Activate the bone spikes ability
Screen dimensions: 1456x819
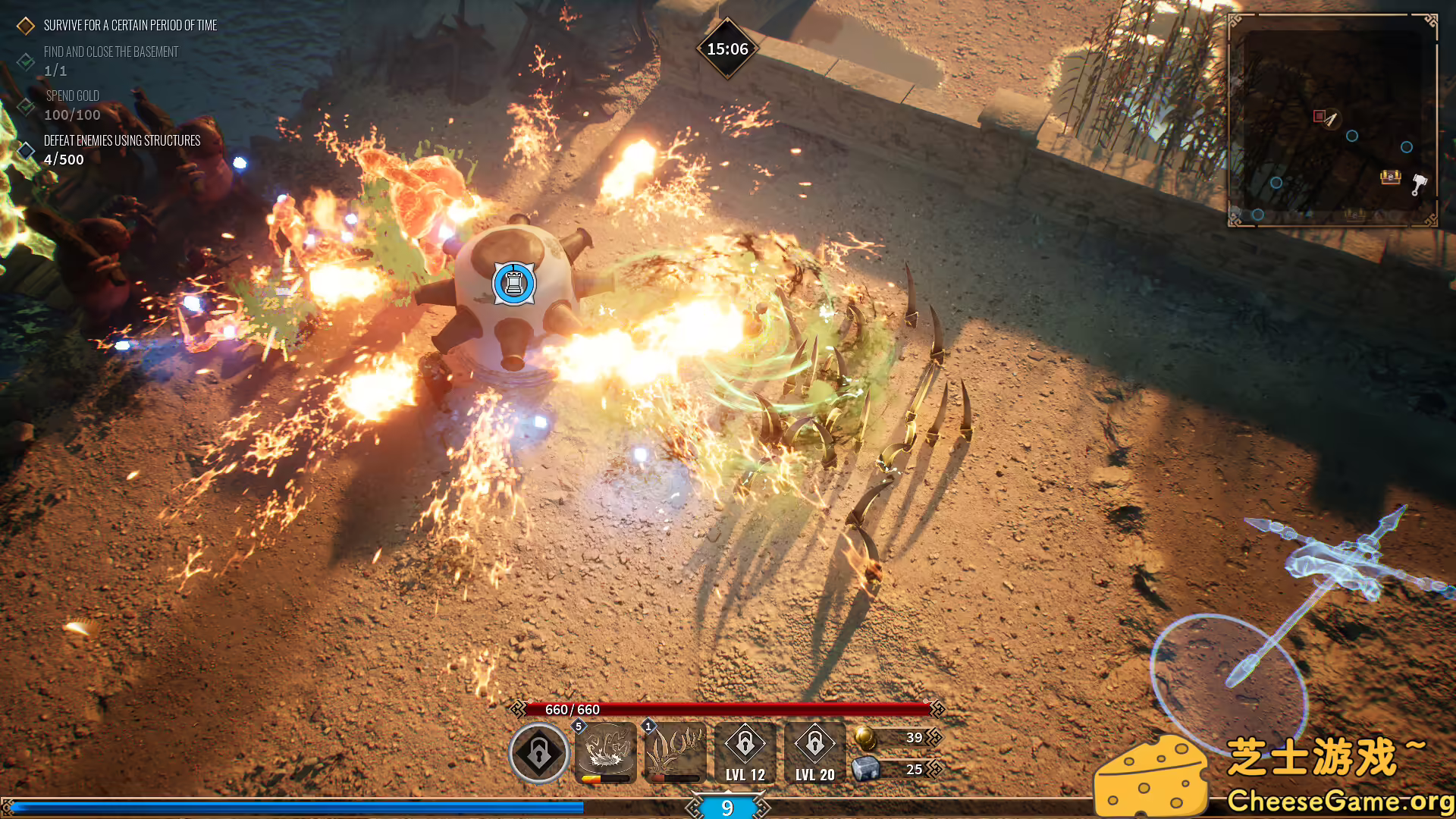(x=675, y=752)
